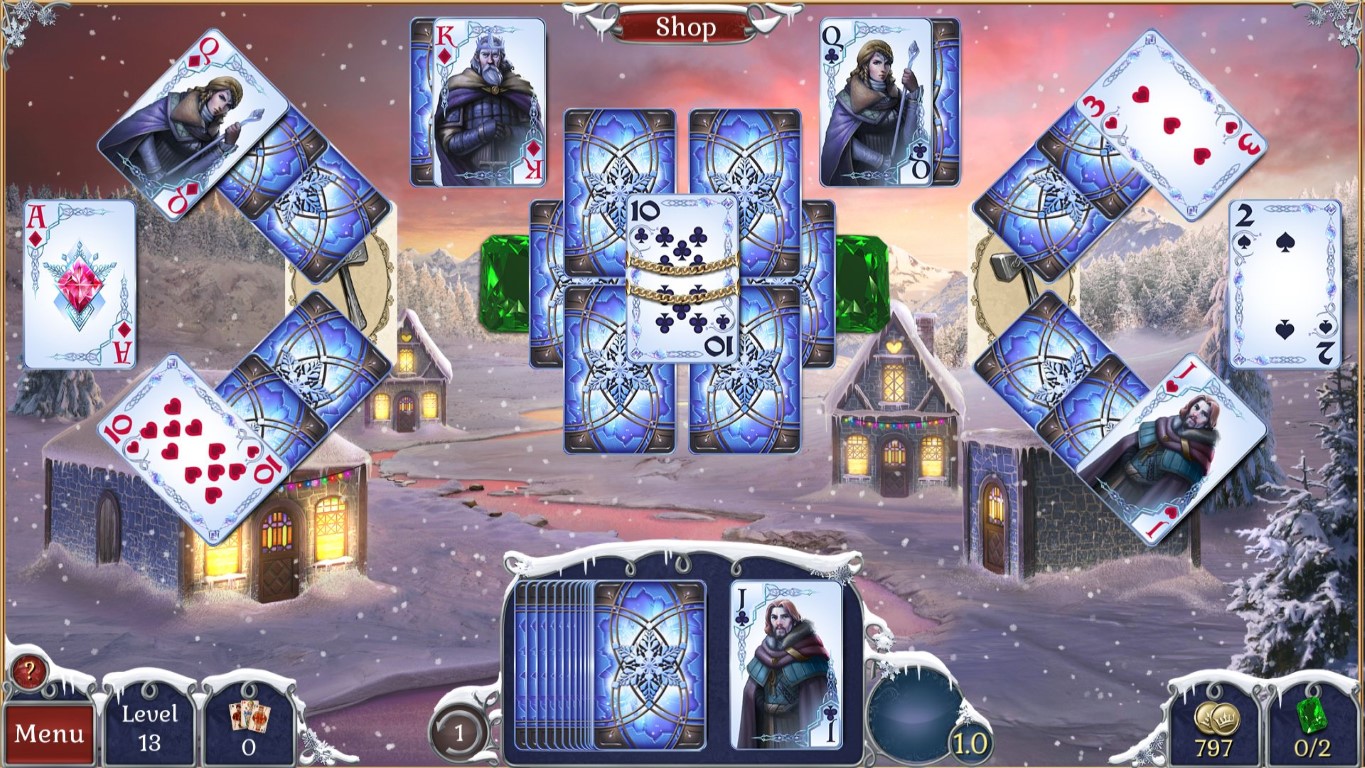Open the Shop at the top of the screen

(x=685, y=27)
